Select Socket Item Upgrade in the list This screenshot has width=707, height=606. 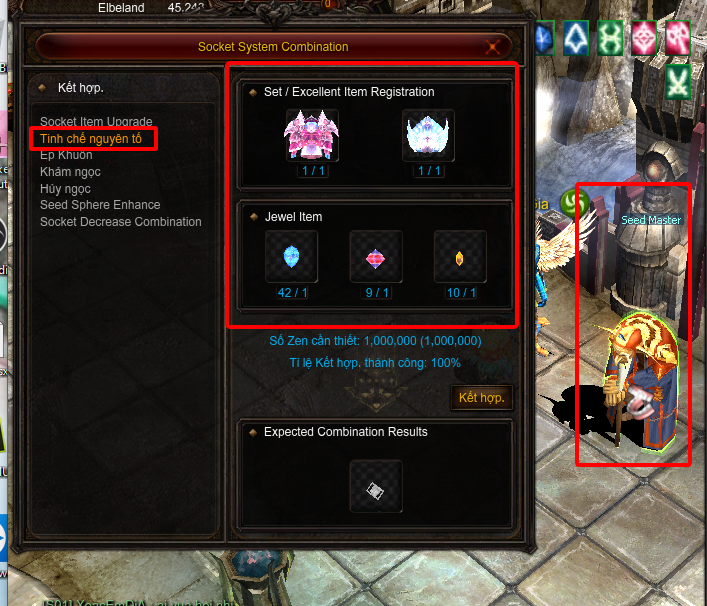(x=96, y=122)
